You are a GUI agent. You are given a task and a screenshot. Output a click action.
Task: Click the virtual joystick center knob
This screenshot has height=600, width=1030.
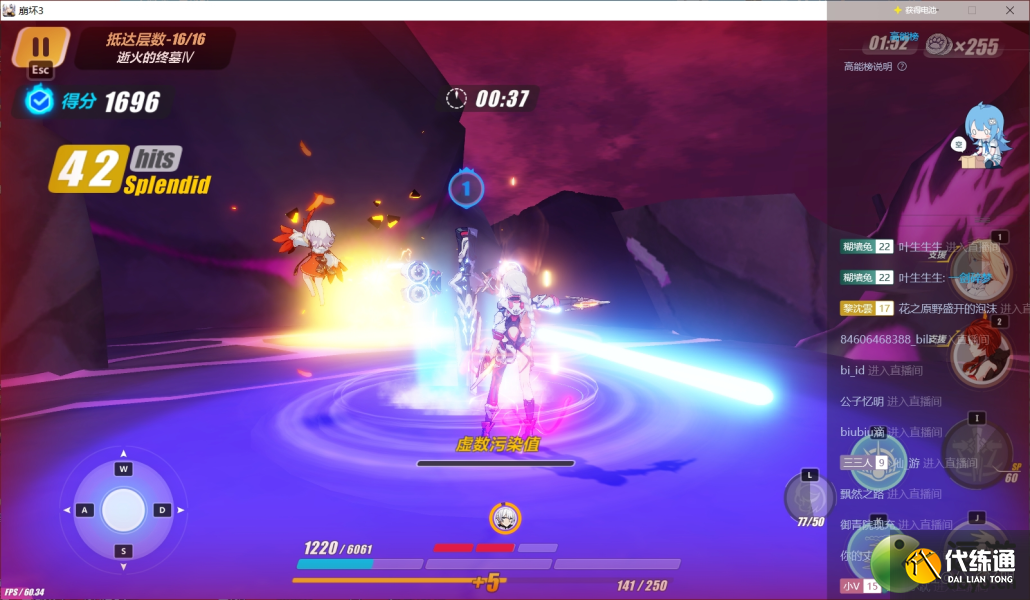(x=124, y=510)
